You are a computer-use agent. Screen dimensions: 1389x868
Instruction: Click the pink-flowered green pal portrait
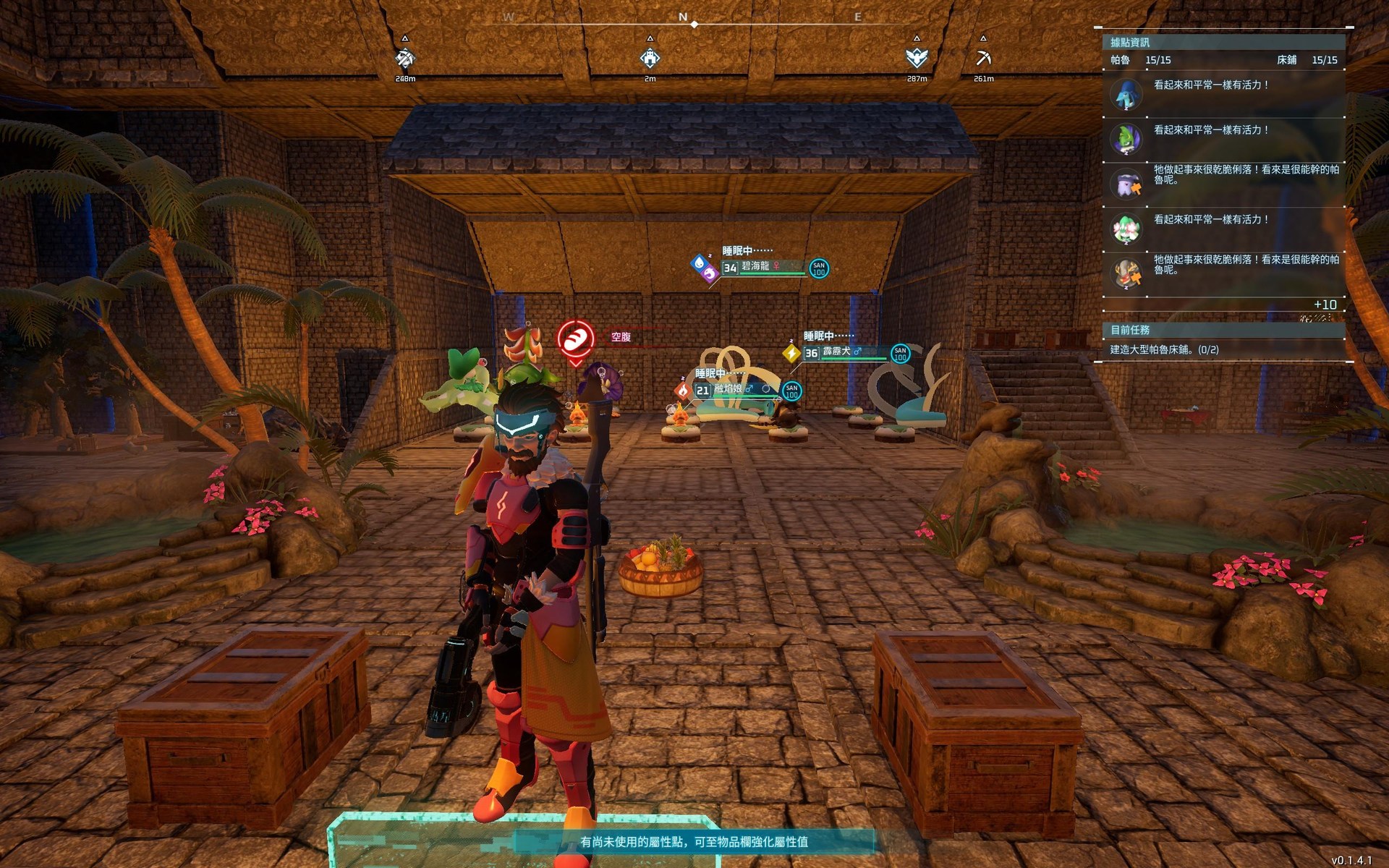pyautogui.click(x=1126, y=229)
